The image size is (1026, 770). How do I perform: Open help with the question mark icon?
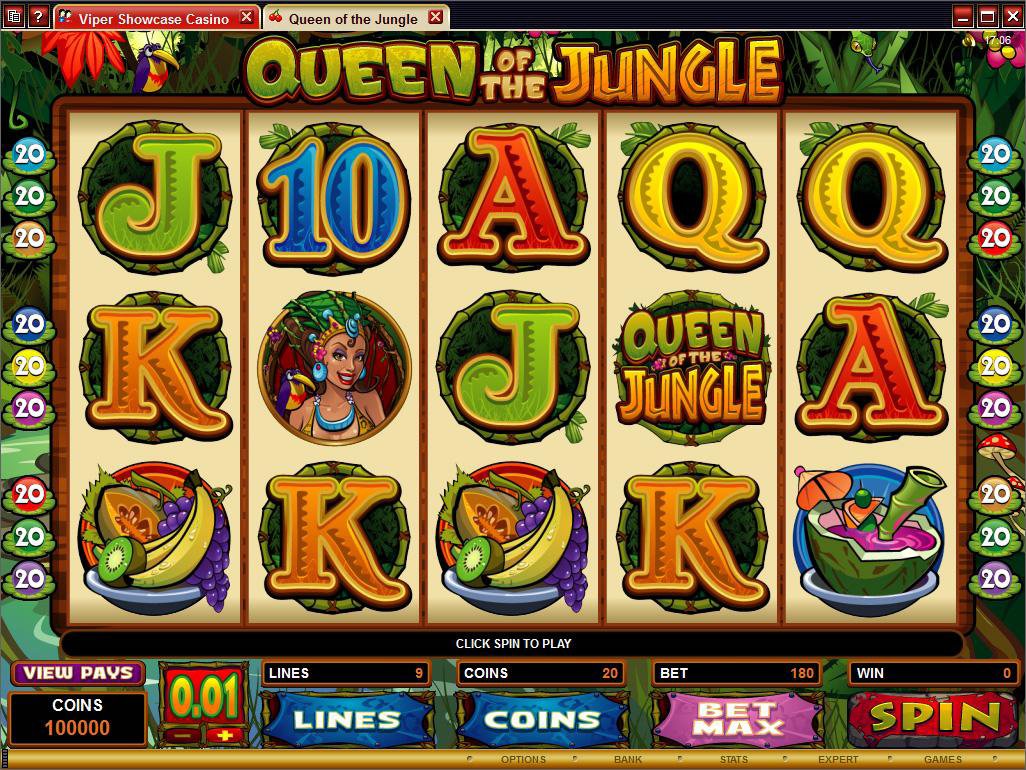pos(38,17)
